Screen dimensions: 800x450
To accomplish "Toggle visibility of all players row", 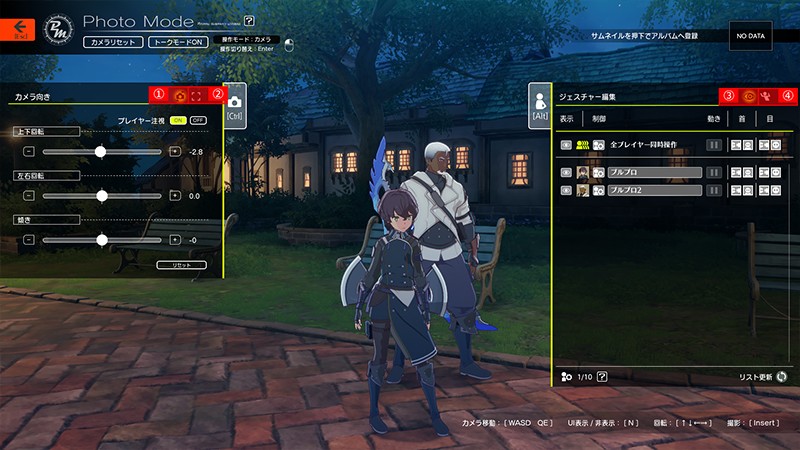I will (x=566, y=145).
